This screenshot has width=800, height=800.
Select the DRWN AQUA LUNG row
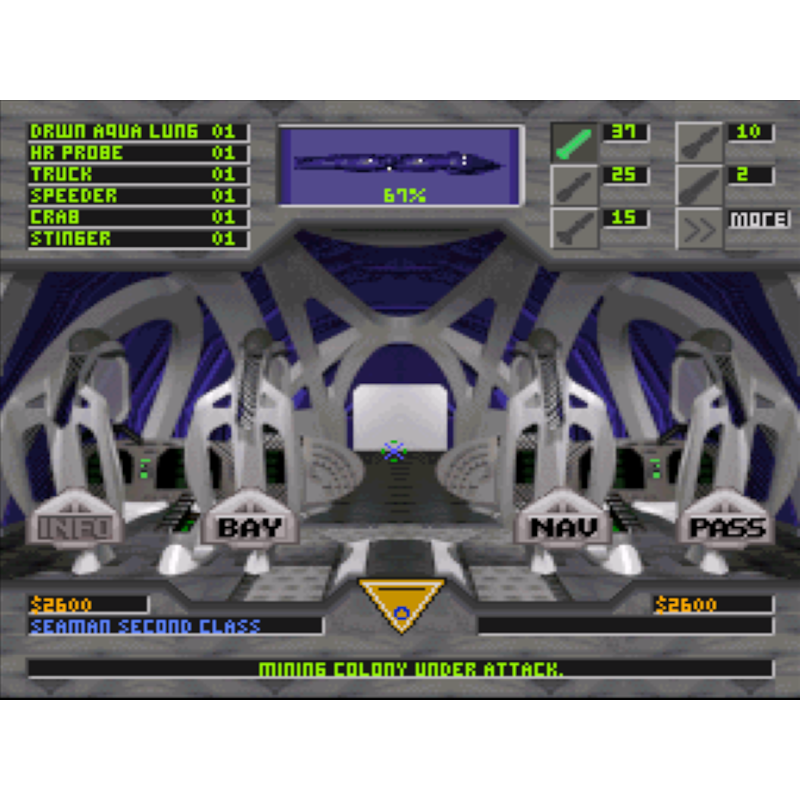(137, 132)
